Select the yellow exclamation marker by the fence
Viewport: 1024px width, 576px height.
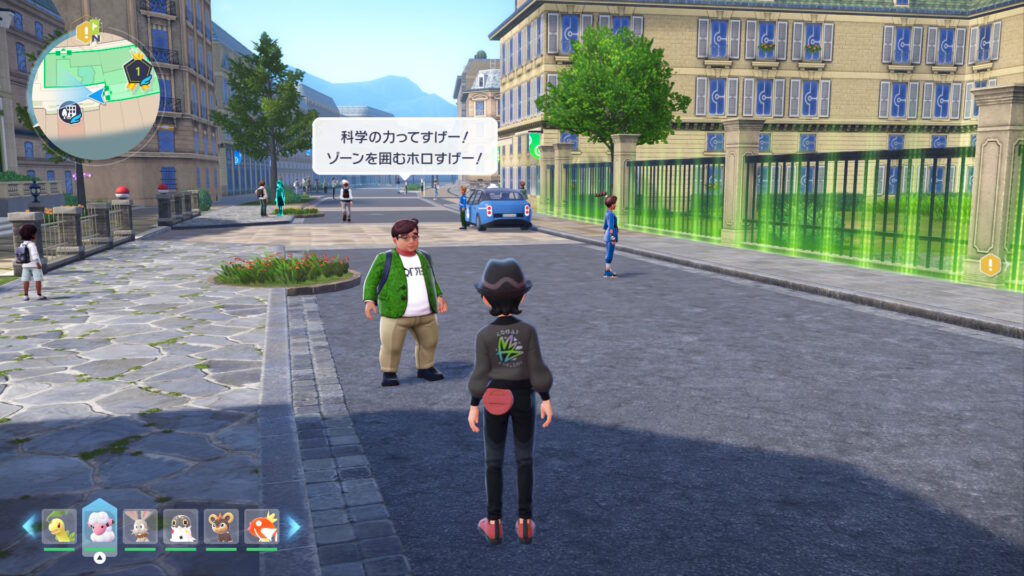990,265
